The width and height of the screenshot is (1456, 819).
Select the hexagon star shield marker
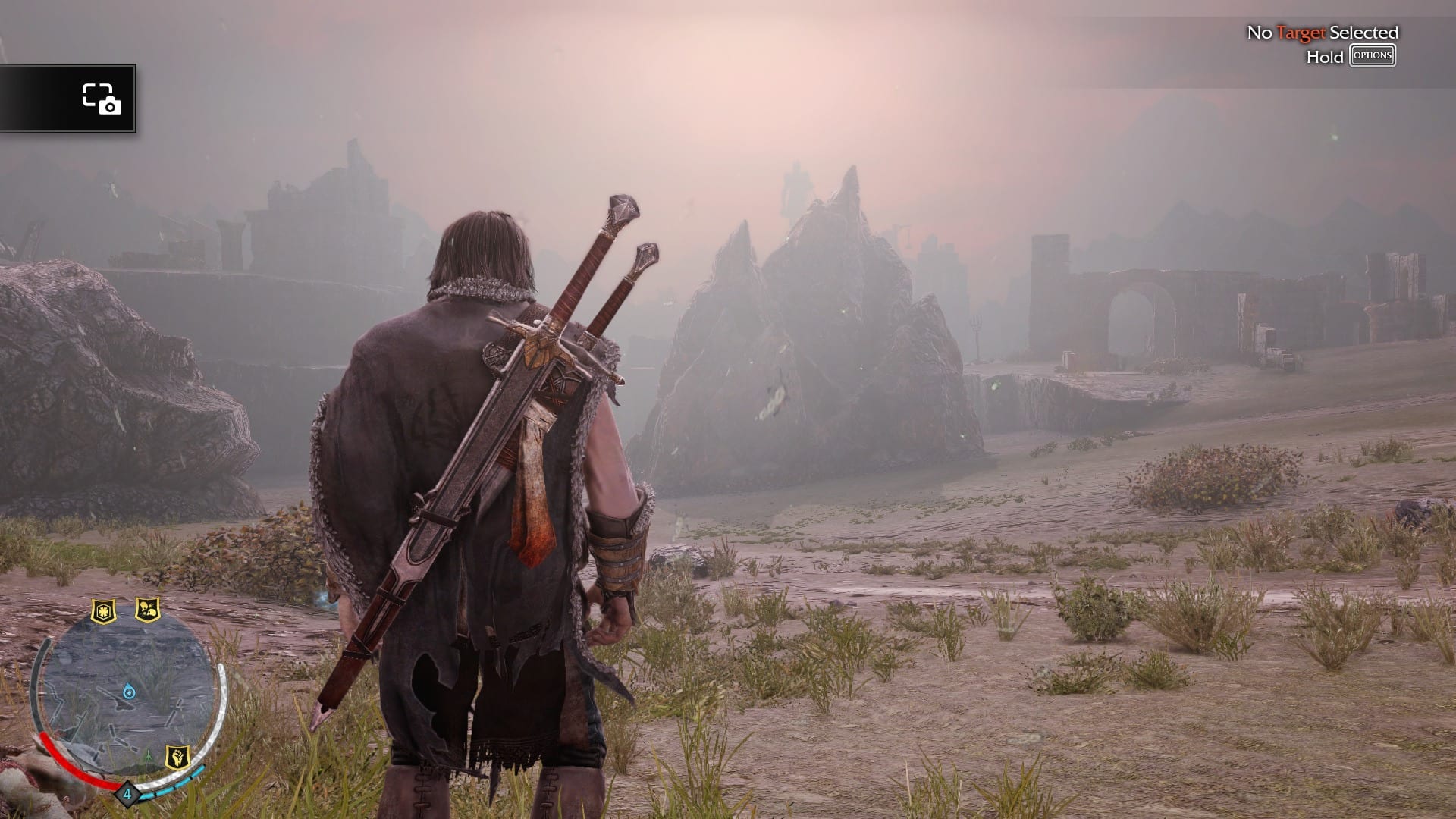coord(103,610)
